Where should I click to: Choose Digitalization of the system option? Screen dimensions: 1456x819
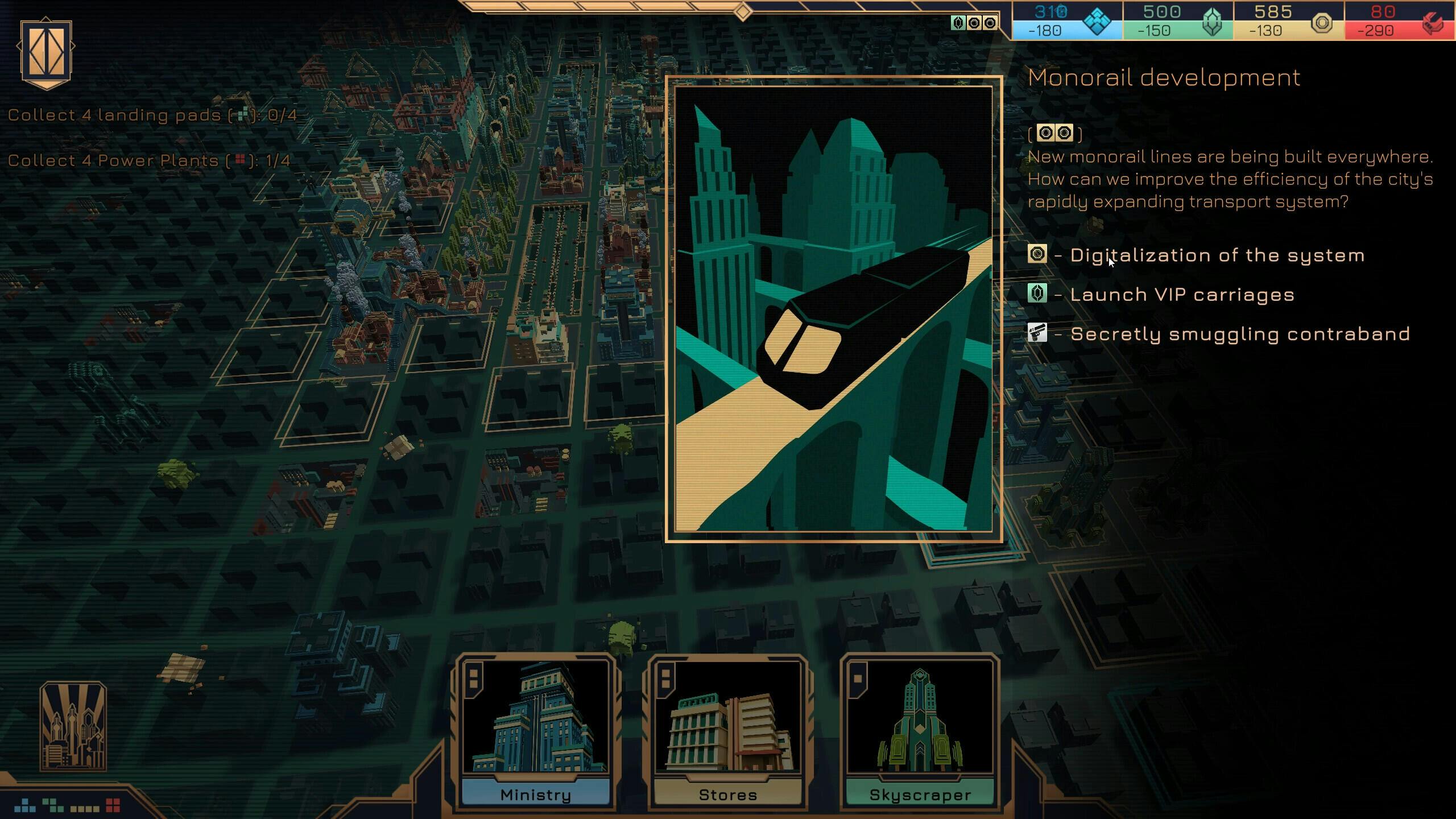[1217, 255]
